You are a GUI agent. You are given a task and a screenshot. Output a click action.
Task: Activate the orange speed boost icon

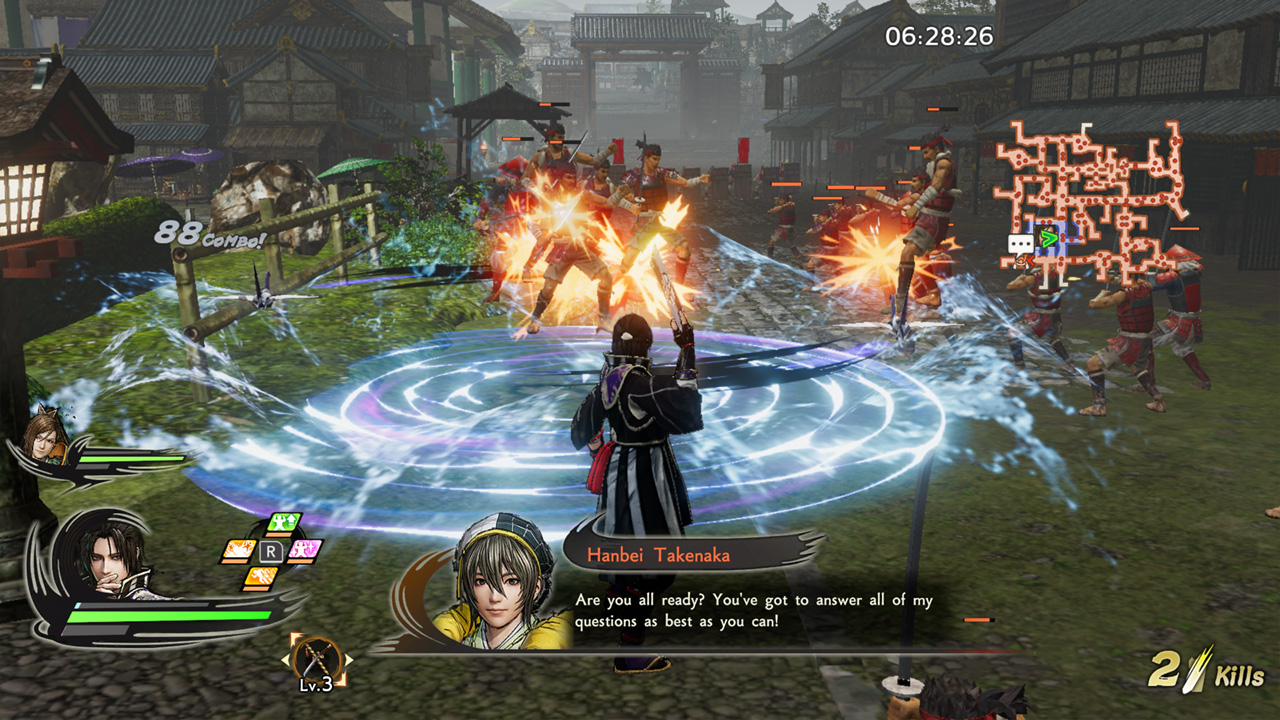tap(260, 576)
